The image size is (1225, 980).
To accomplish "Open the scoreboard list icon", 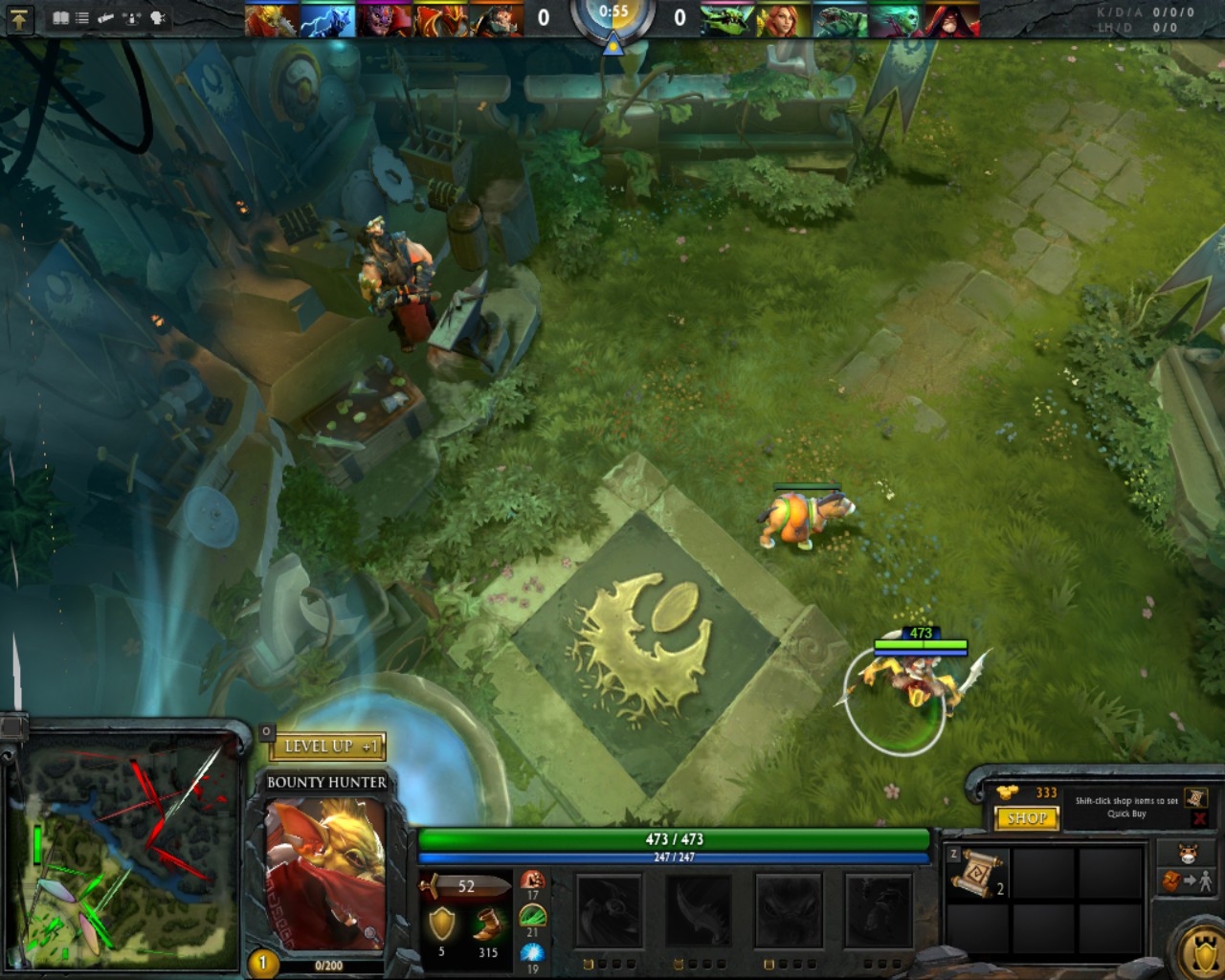I will pyautogui.click(x=82, y=18).
